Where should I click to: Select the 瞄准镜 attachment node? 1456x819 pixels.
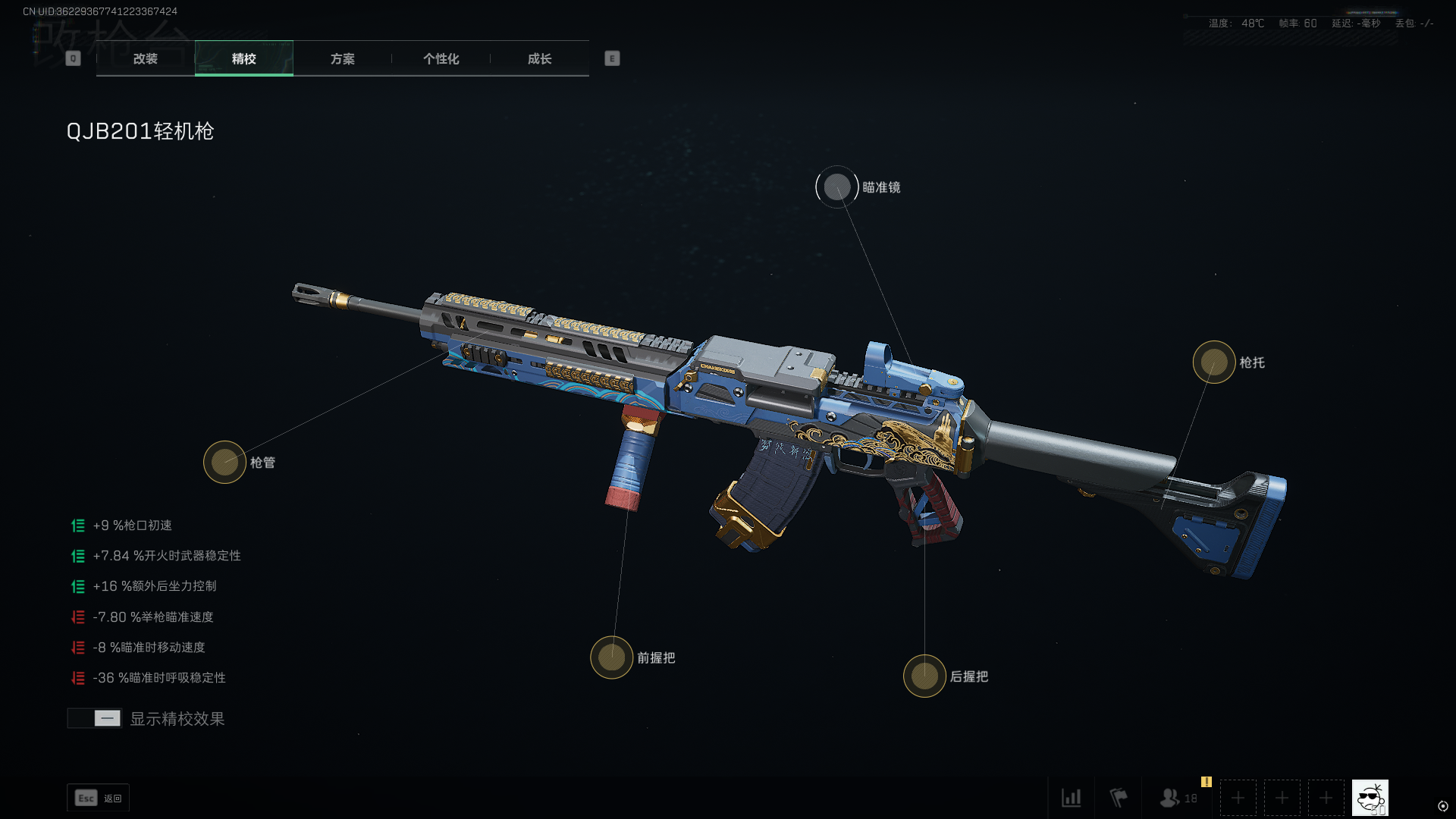(836, 187)
